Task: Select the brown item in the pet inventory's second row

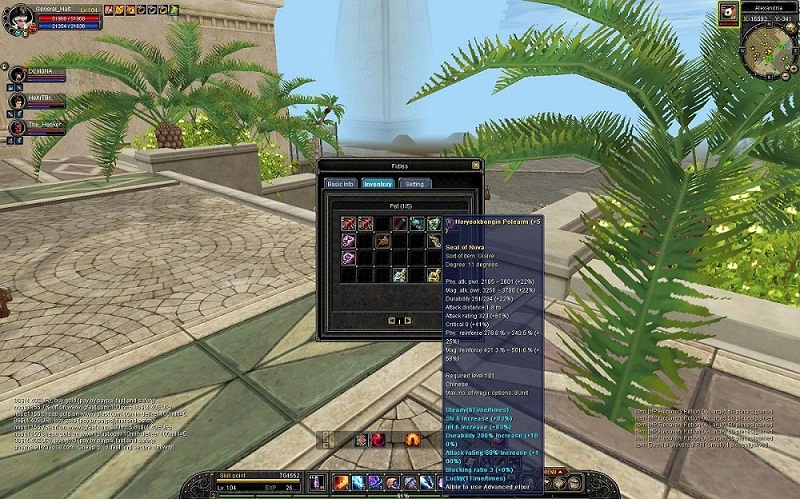Action: coord(382,241)
